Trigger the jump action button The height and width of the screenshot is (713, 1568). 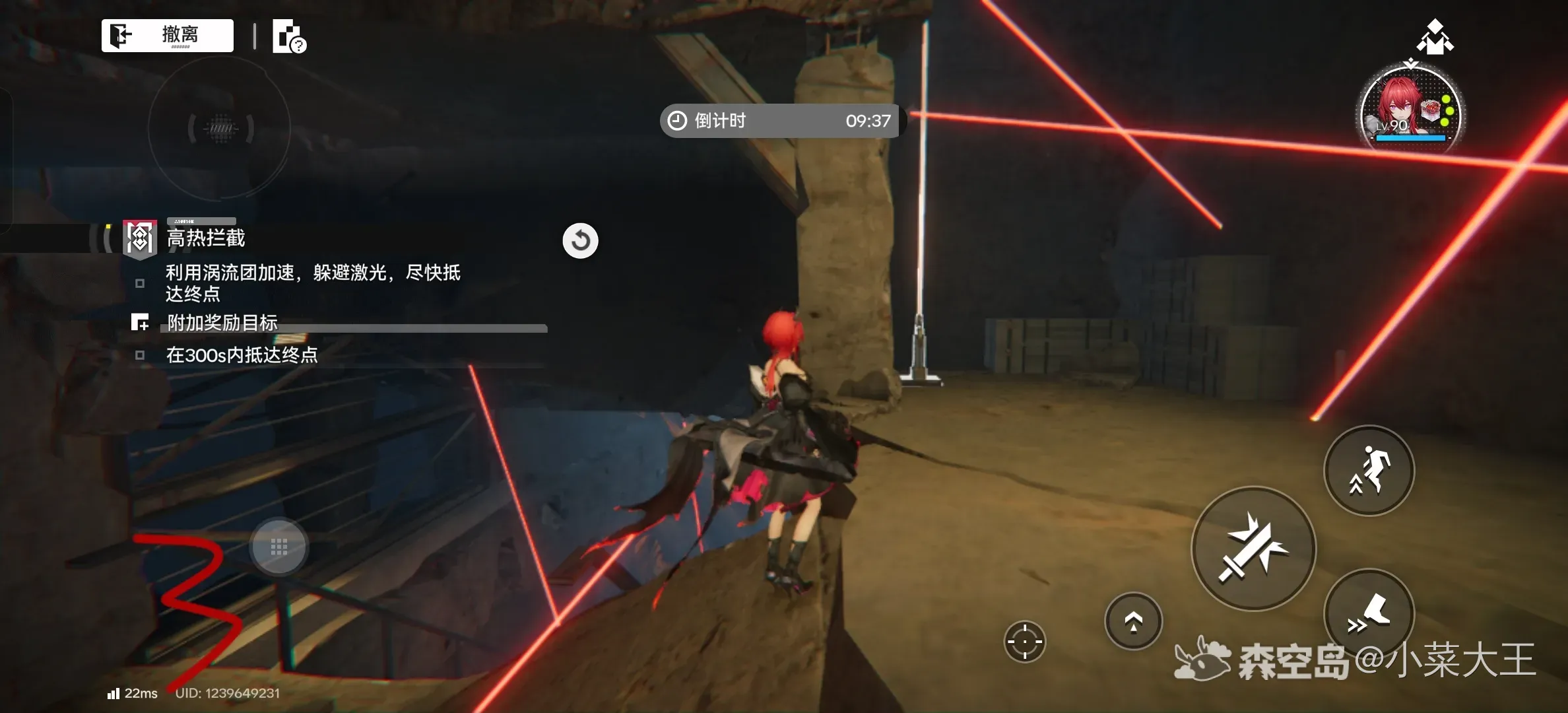1369,470
